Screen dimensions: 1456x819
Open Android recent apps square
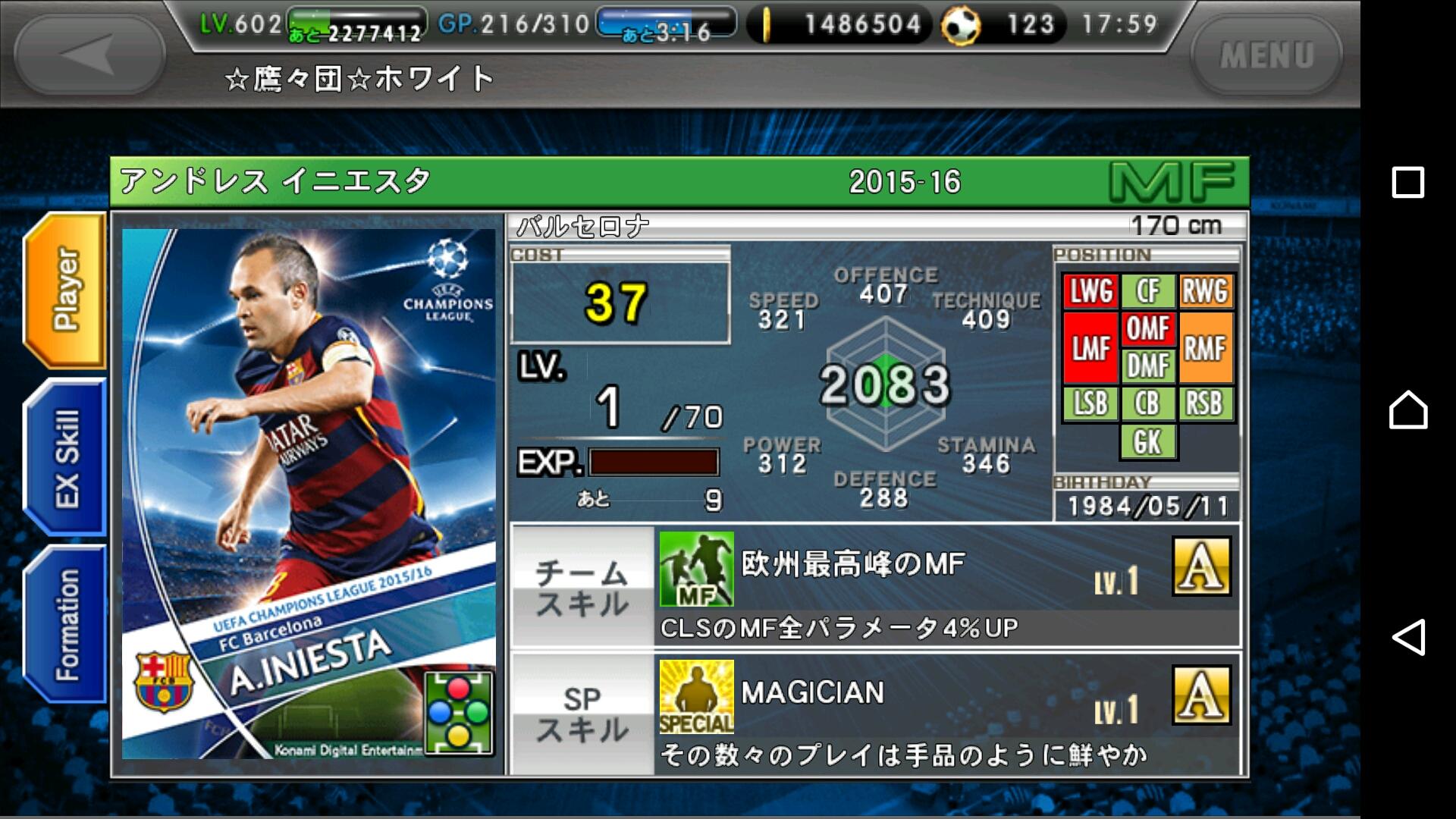point(1407,183)
